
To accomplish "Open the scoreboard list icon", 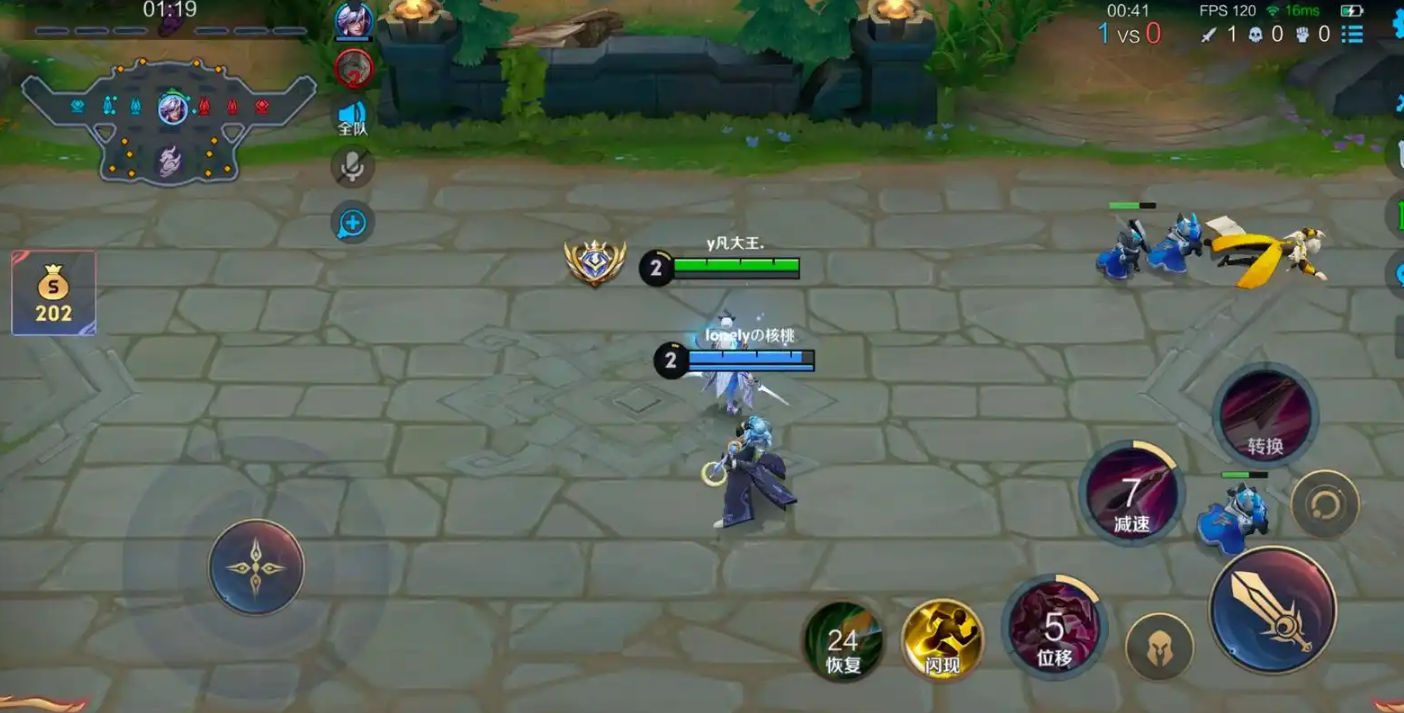I will click(1352, 34).
